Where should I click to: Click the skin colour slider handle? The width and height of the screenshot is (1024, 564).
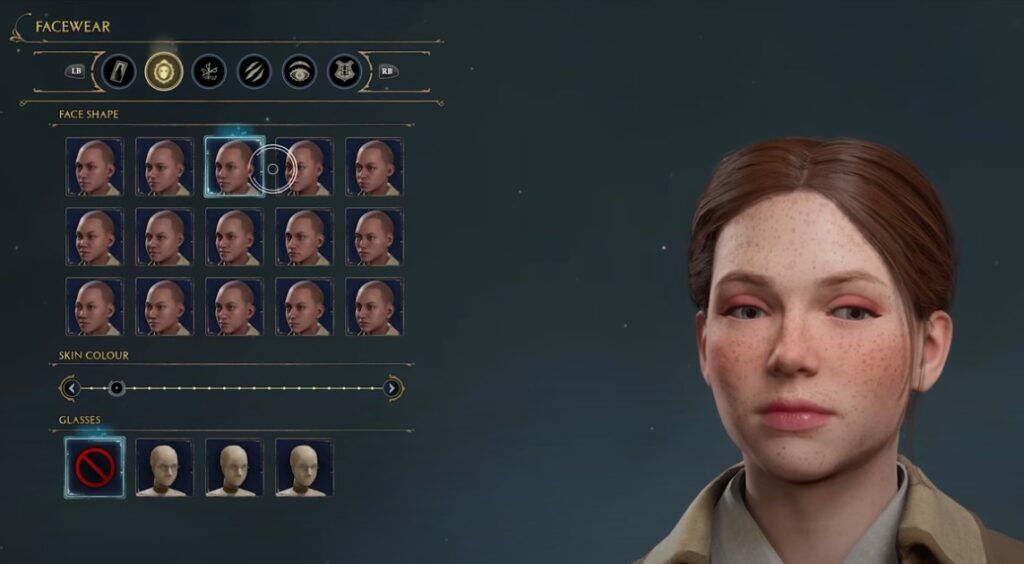point(116,388)
